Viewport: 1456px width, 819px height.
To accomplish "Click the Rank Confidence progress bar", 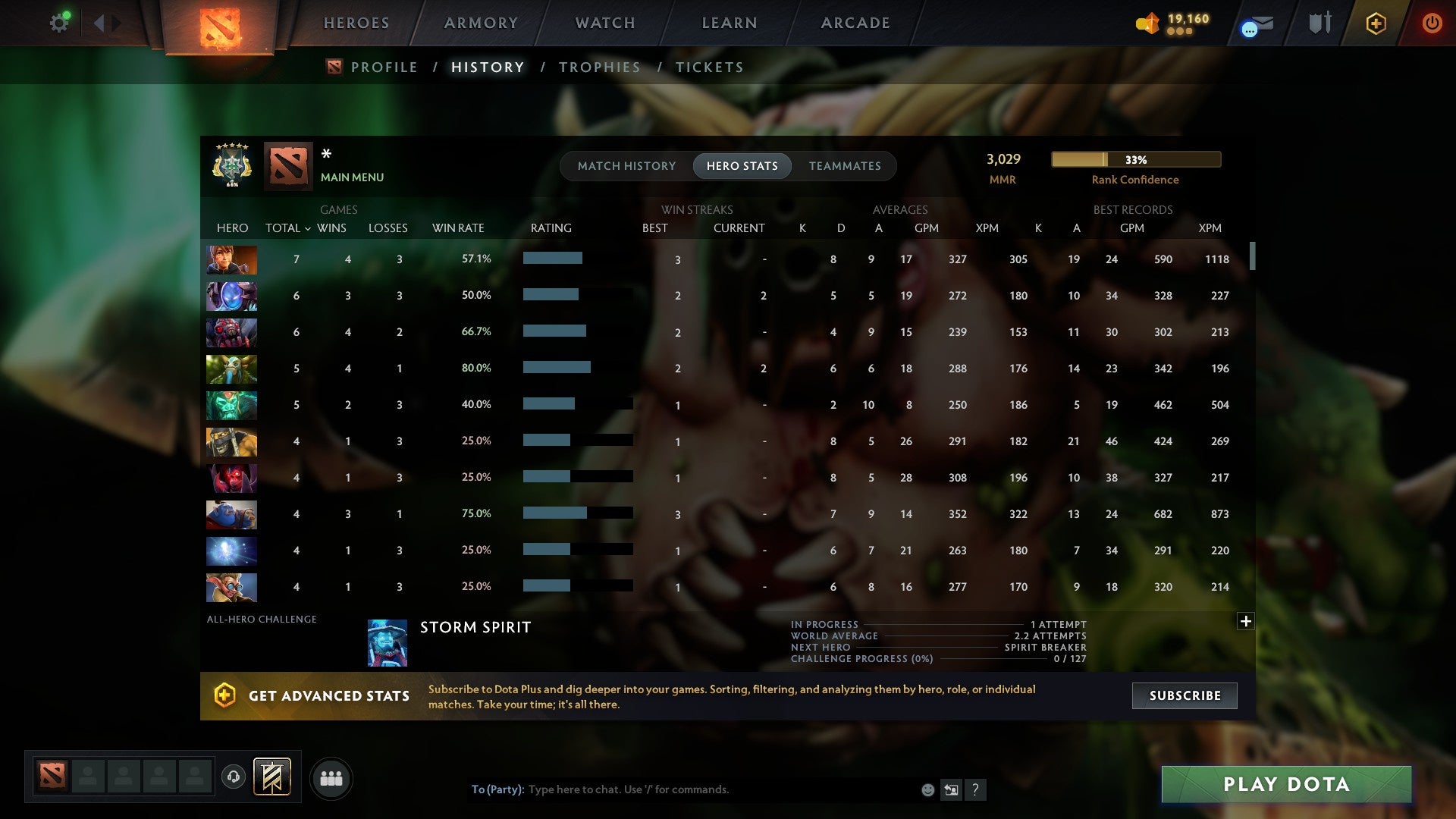I will [x=1135, y=159].
